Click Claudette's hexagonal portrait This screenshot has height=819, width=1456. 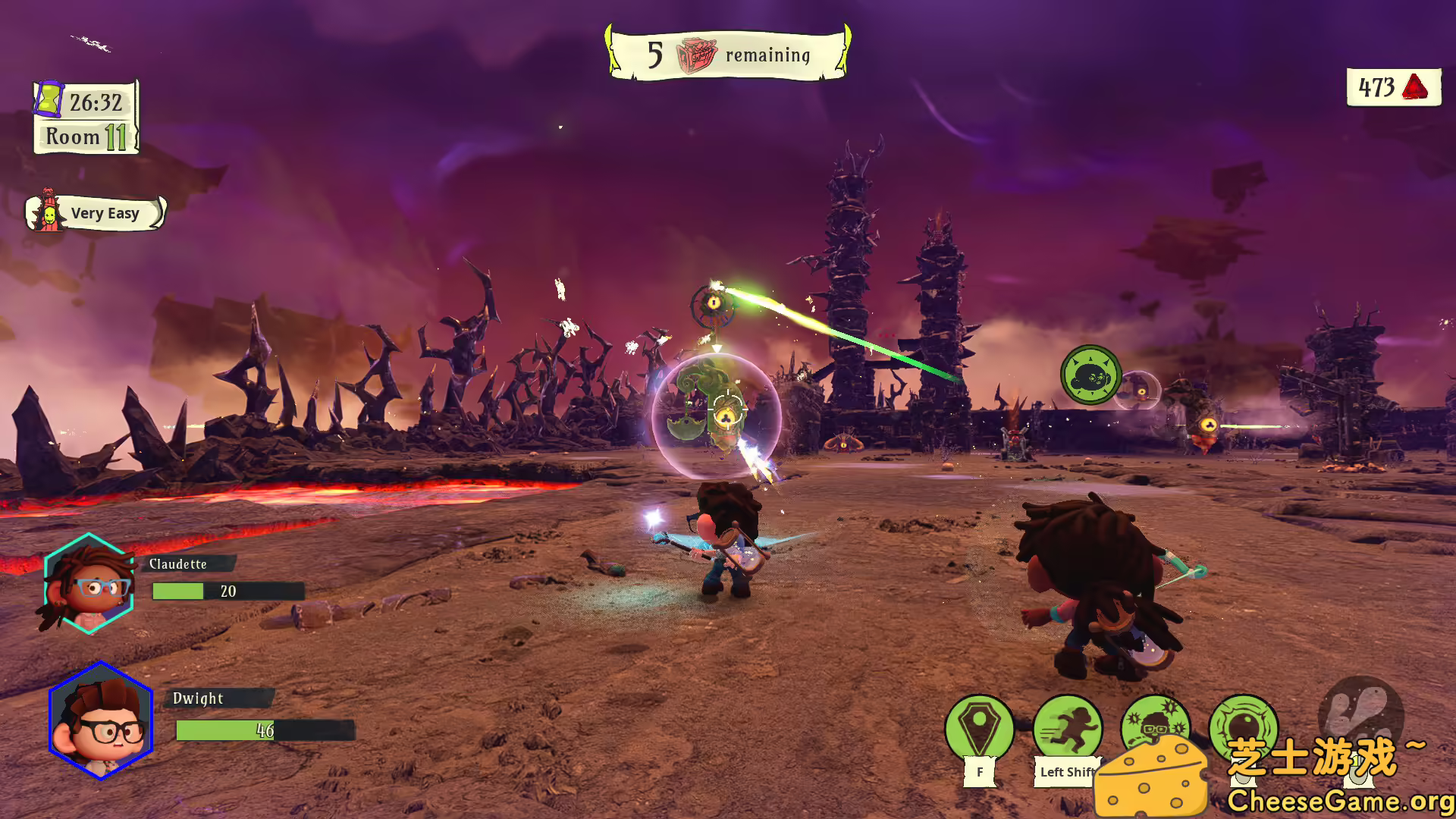tap(89, 582)
